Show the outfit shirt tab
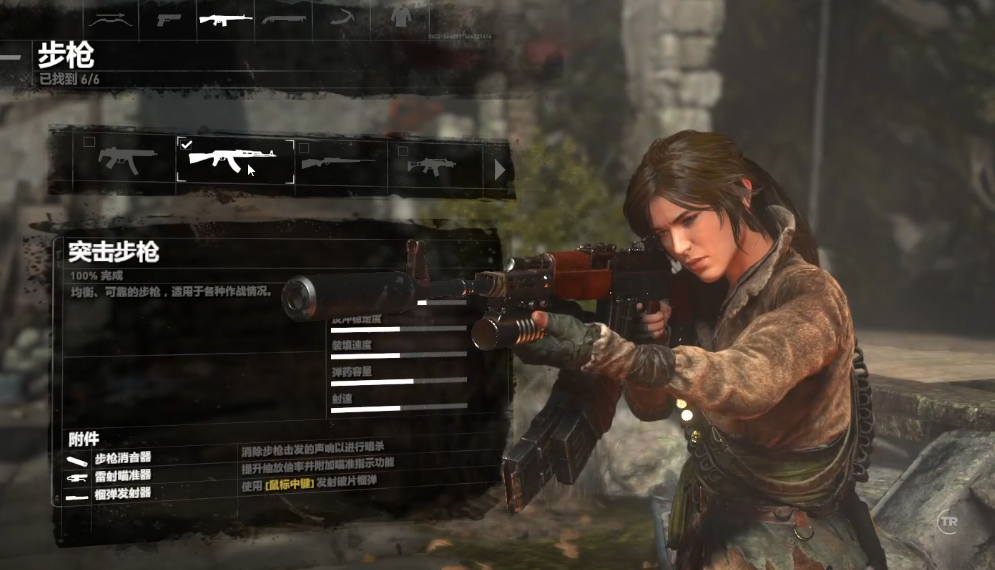The width and height of the screenshot is (995, 570). click(x=400, y=18)
